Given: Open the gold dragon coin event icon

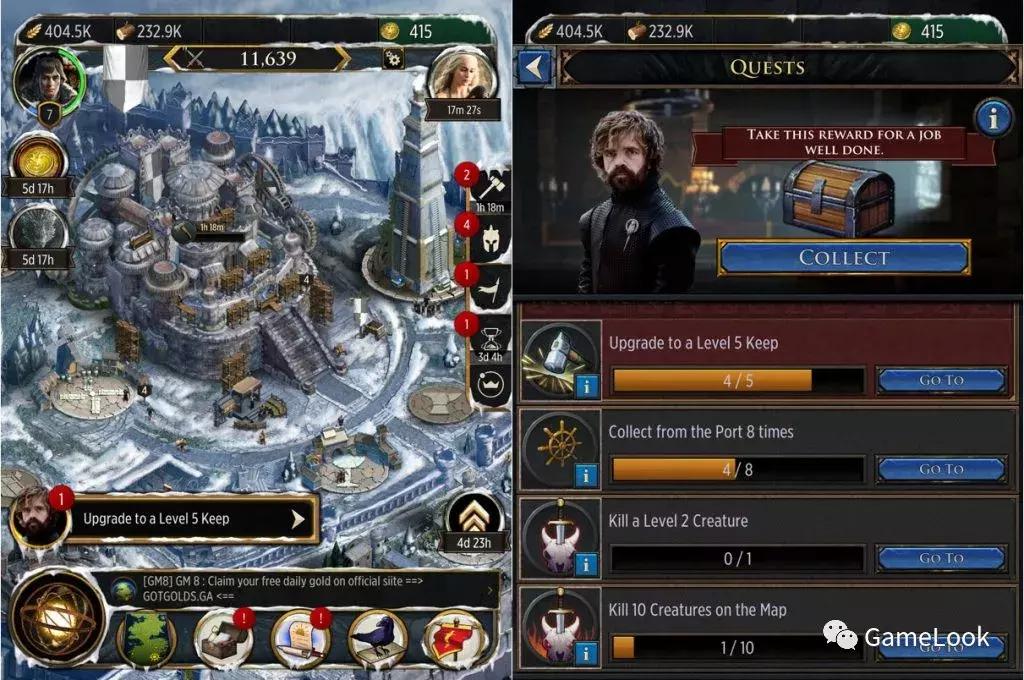Looking at the screenshot, I should click(40, 162).
